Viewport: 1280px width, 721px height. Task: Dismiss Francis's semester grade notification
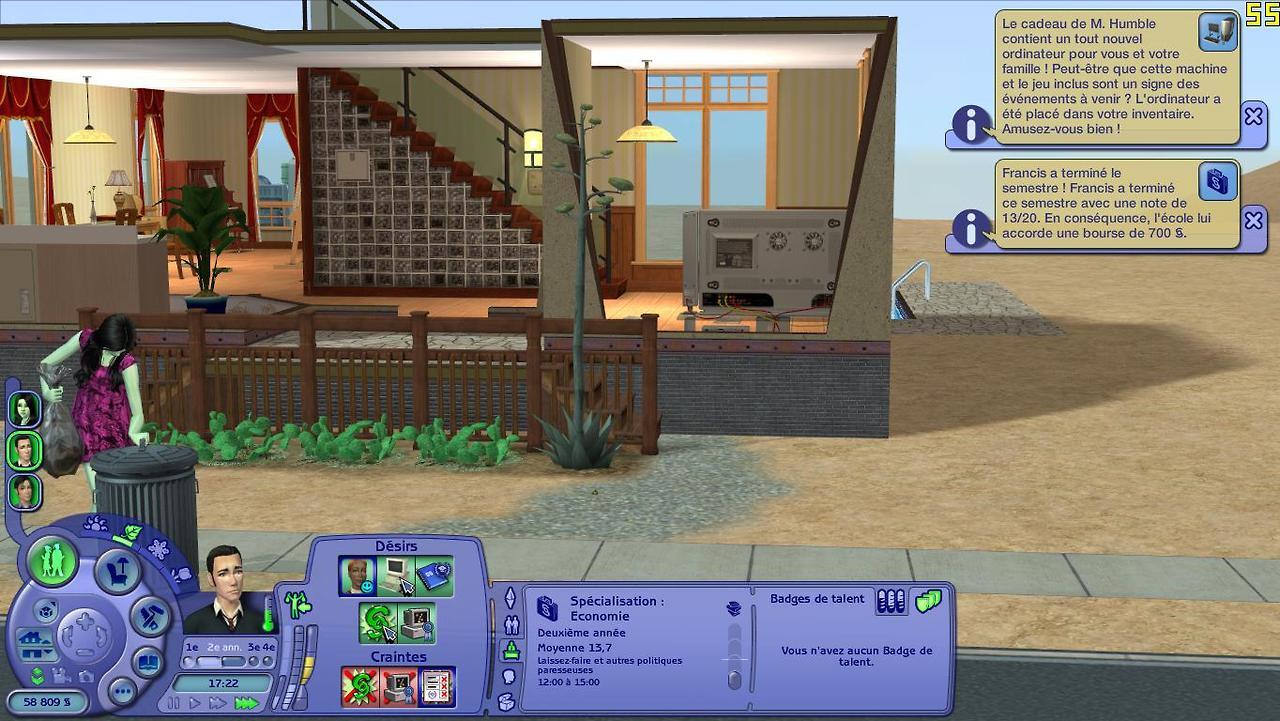[1253, 220]
